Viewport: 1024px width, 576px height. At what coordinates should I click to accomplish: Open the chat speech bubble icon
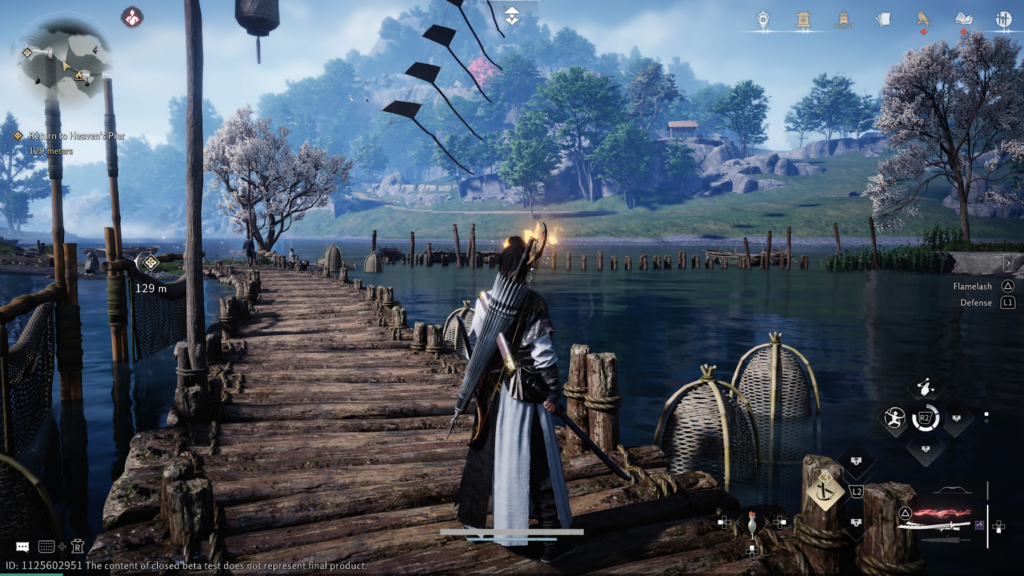pos(22,547)
